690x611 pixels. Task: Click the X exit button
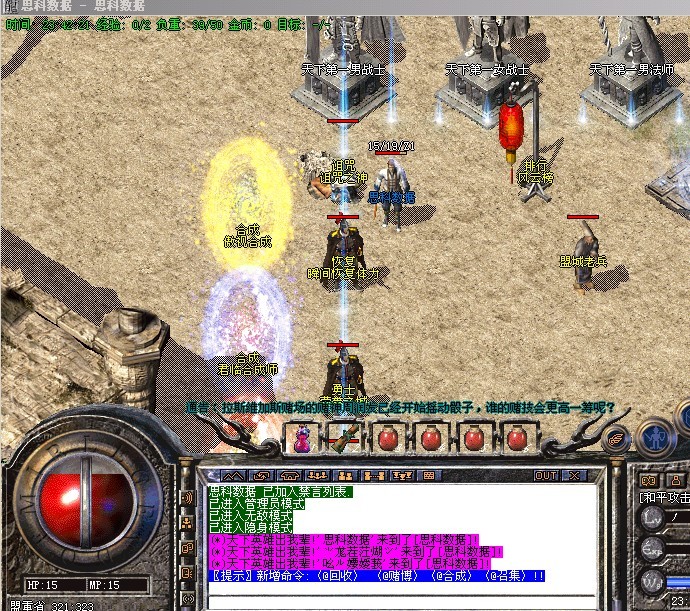pyautogui.click(x=576, y=475)
